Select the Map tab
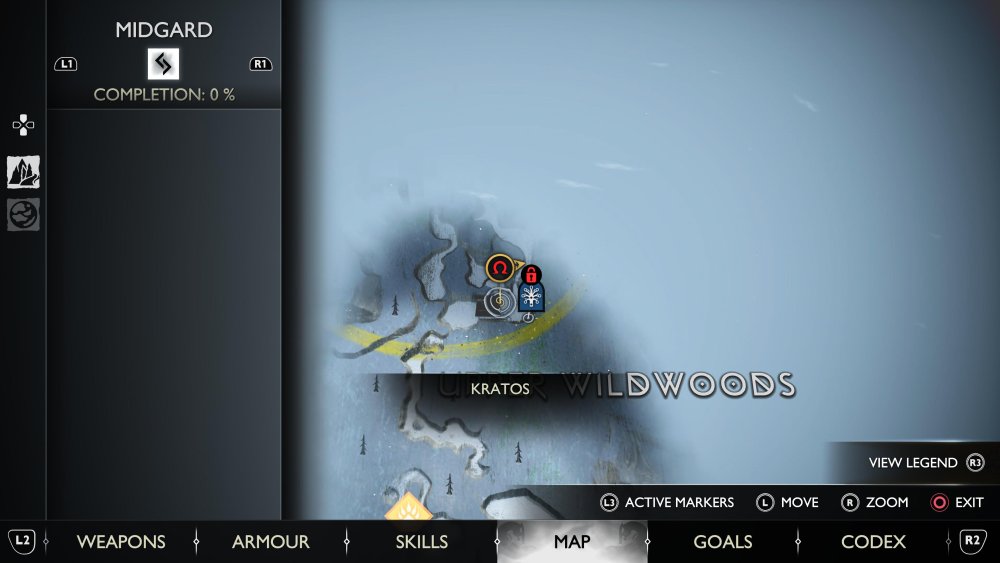This screenshot has width=1000, height=563. click(x=572, y=542)
